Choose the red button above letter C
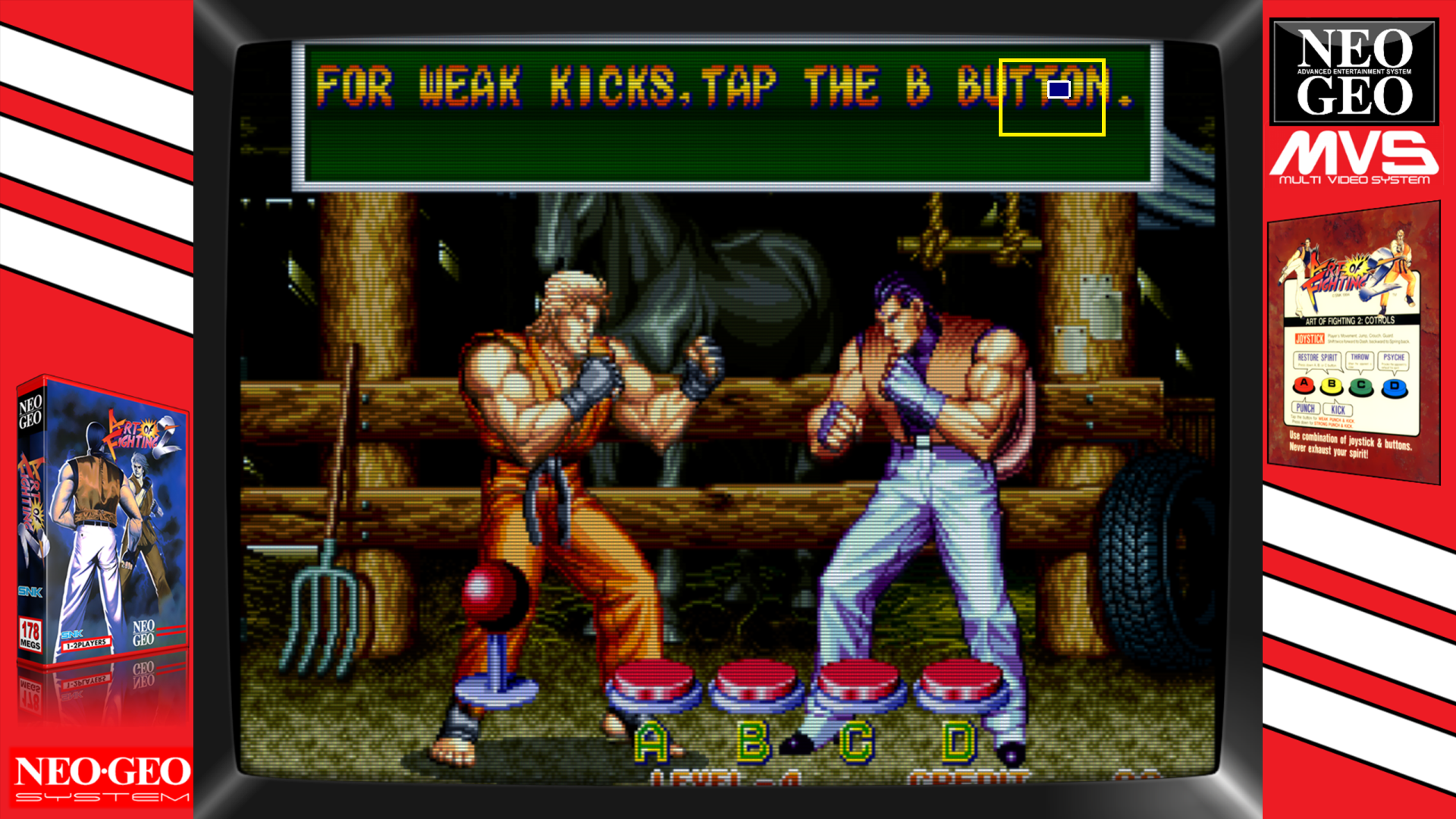Image resolution: width=1456 pixels, height=819 pixels. 858,682
